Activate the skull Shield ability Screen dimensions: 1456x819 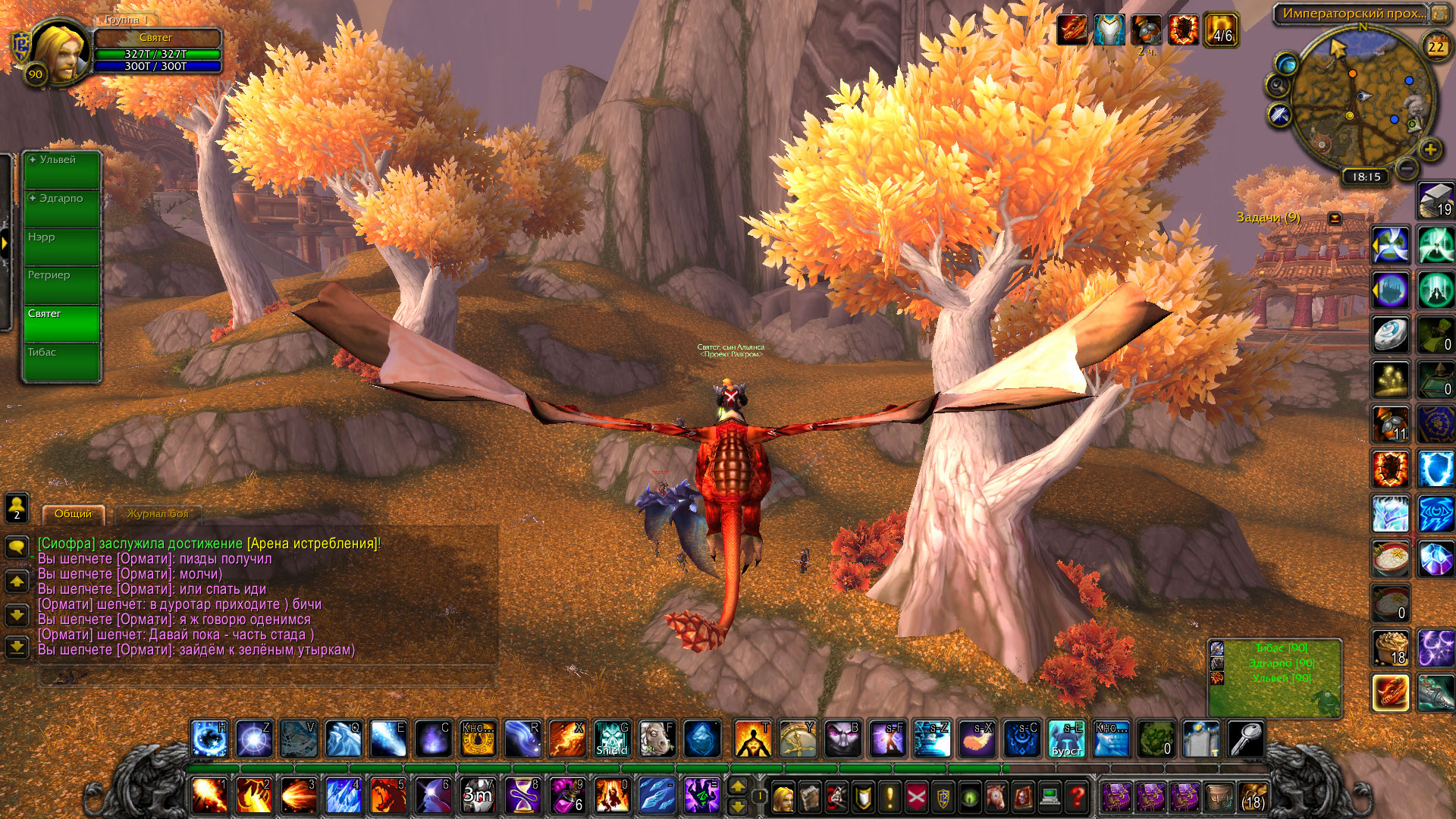coord(611,738)
